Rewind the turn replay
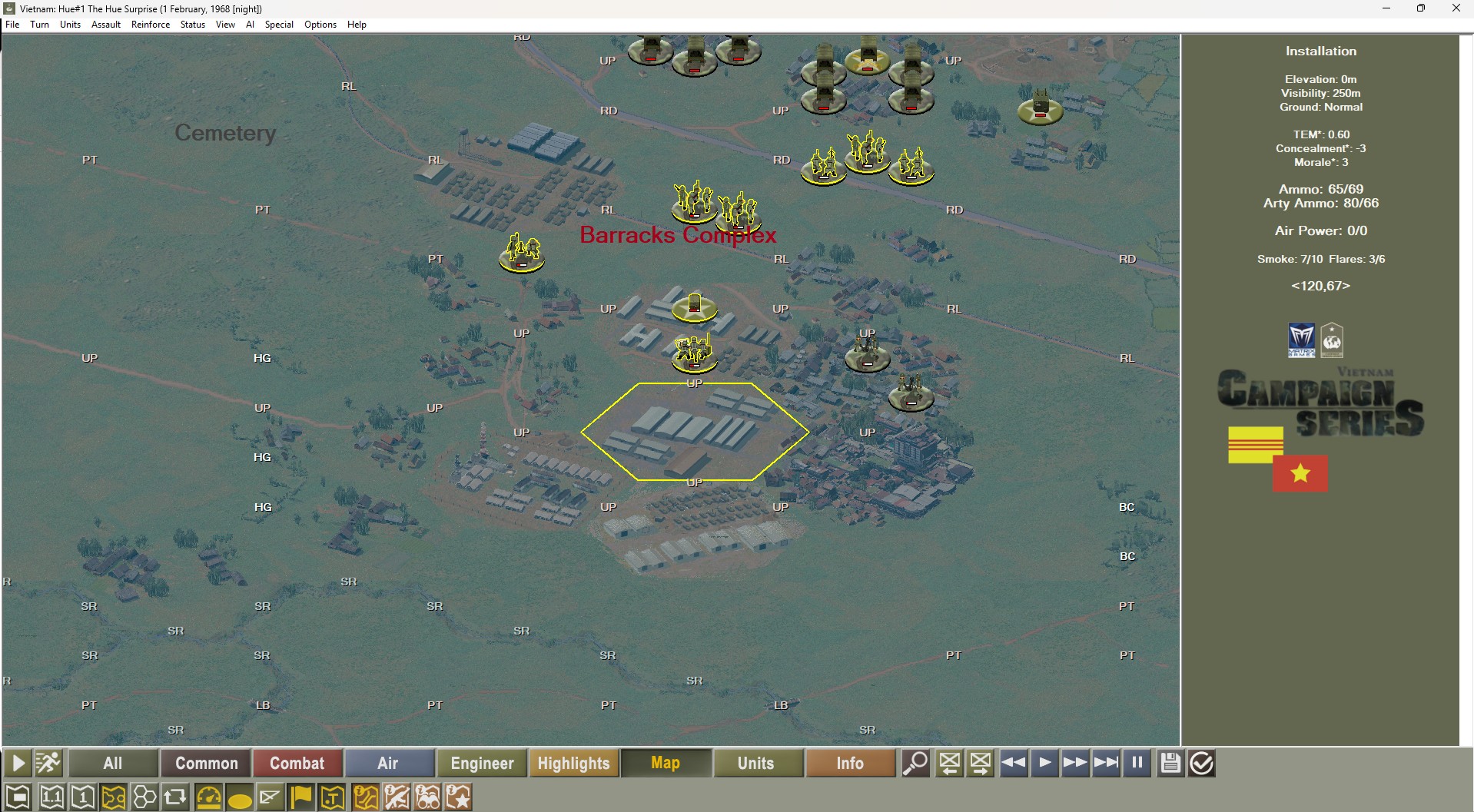This screenshot has height=812, width=1474. [1014, 763]
